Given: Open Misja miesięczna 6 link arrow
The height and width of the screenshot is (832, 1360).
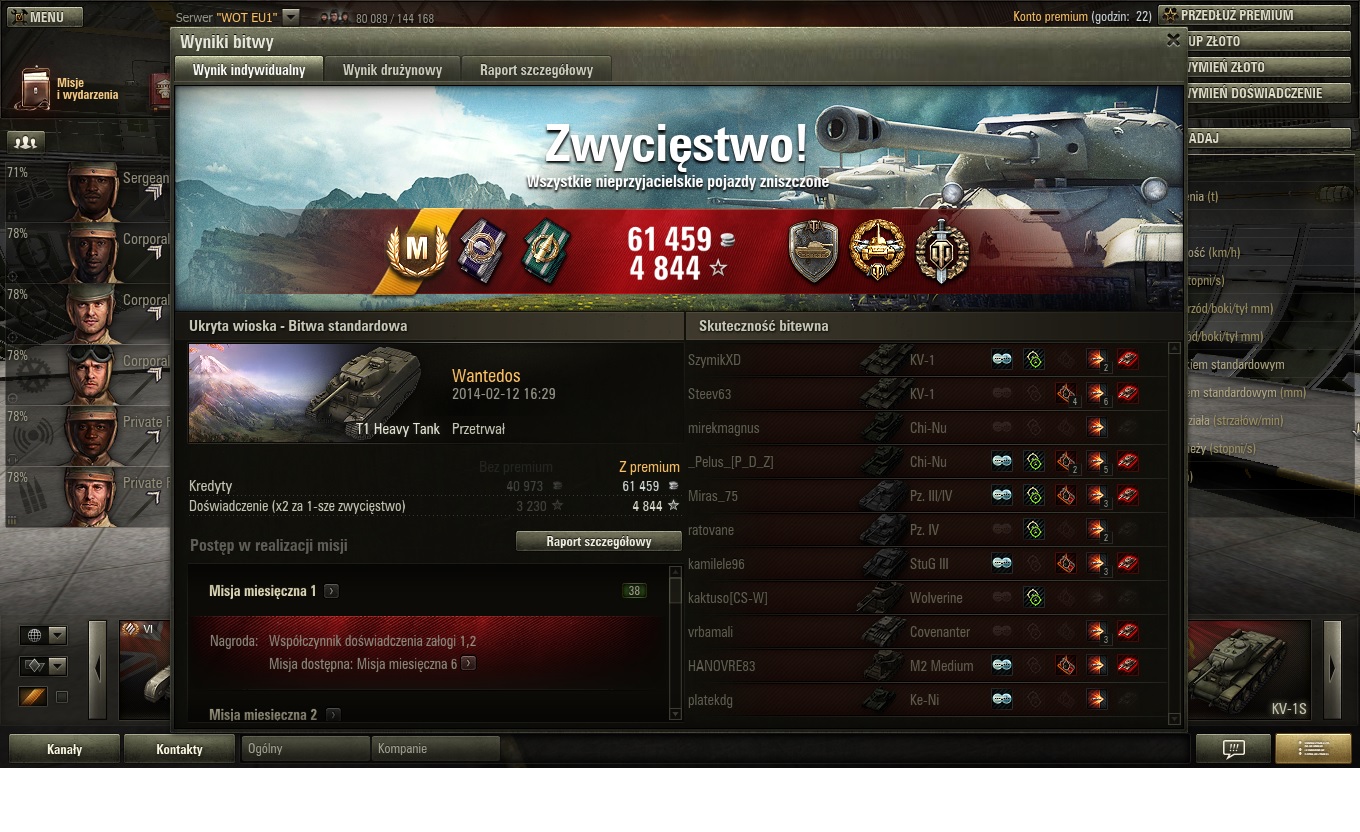Looking at the screenshot, I should (x=467, y=663).
